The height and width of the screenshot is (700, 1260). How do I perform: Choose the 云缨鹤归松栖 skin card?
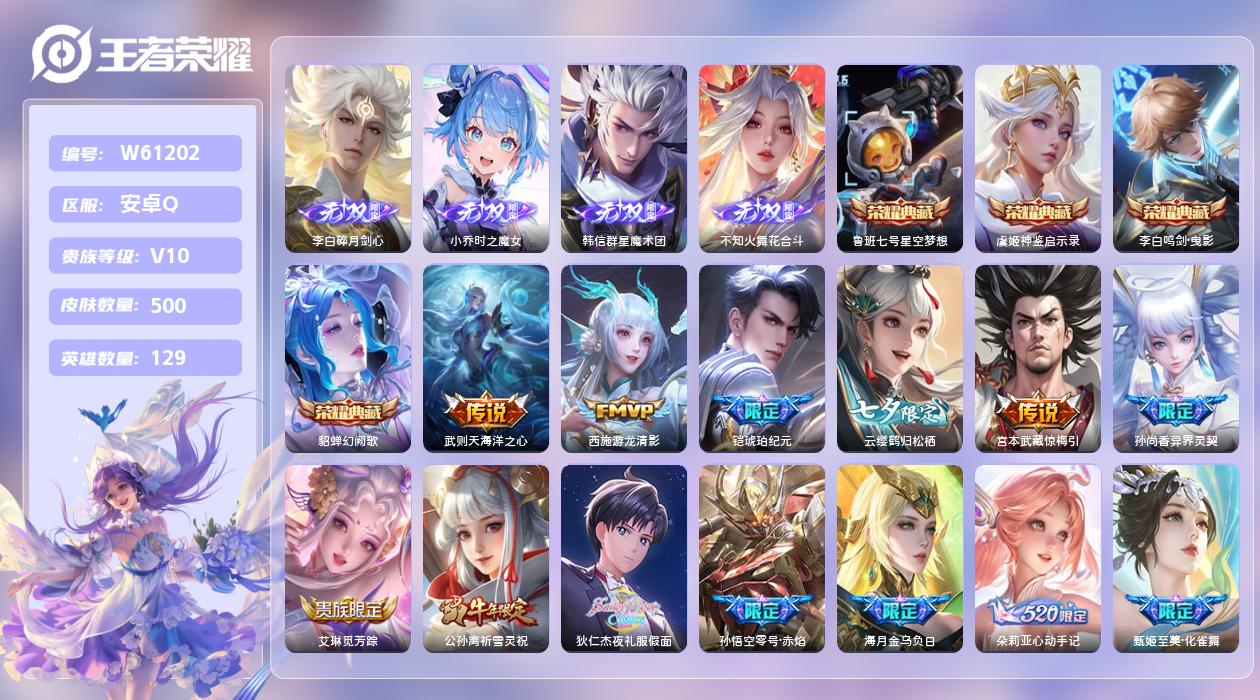900,358
